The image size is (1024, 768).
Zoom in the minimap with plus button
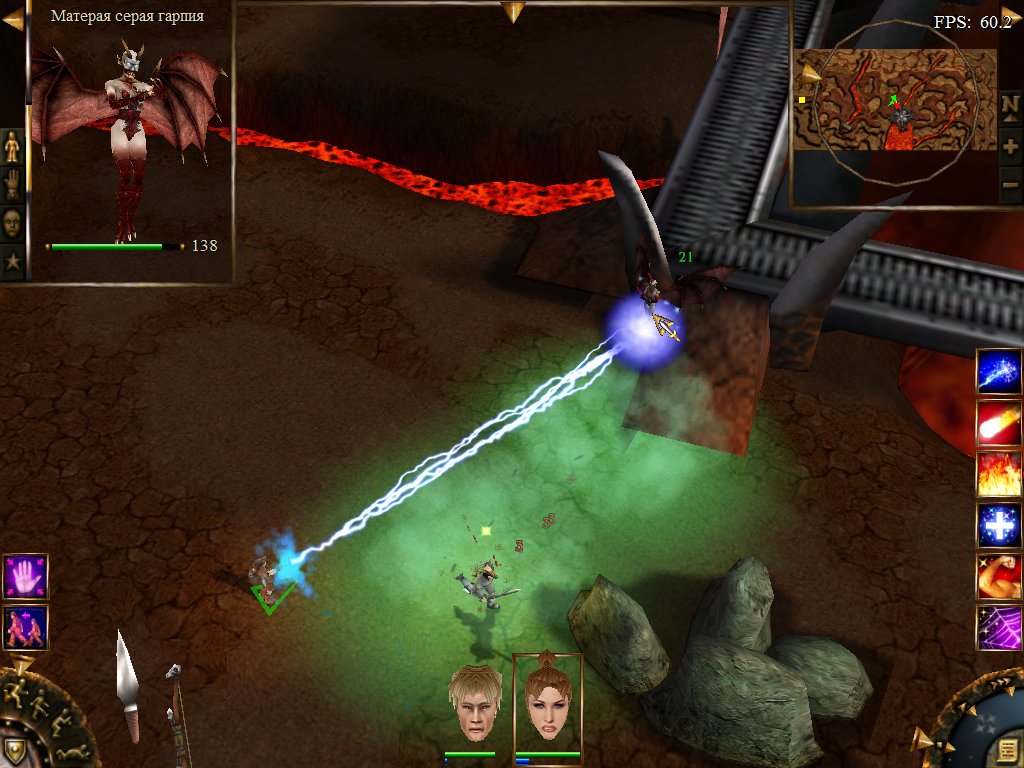click(x=1010, y=146)
